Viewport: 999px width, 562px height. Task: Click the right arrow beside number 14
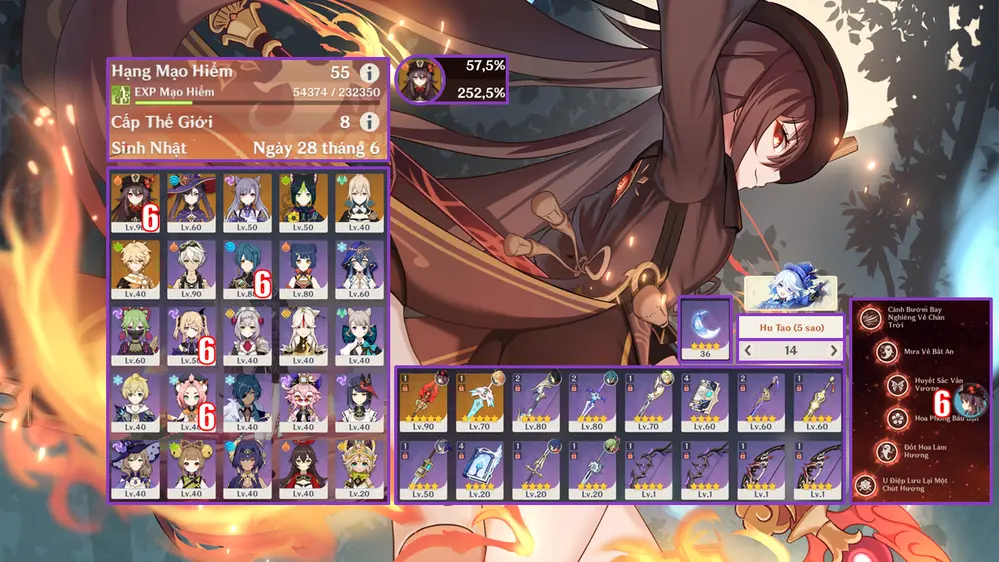(834, 351)
